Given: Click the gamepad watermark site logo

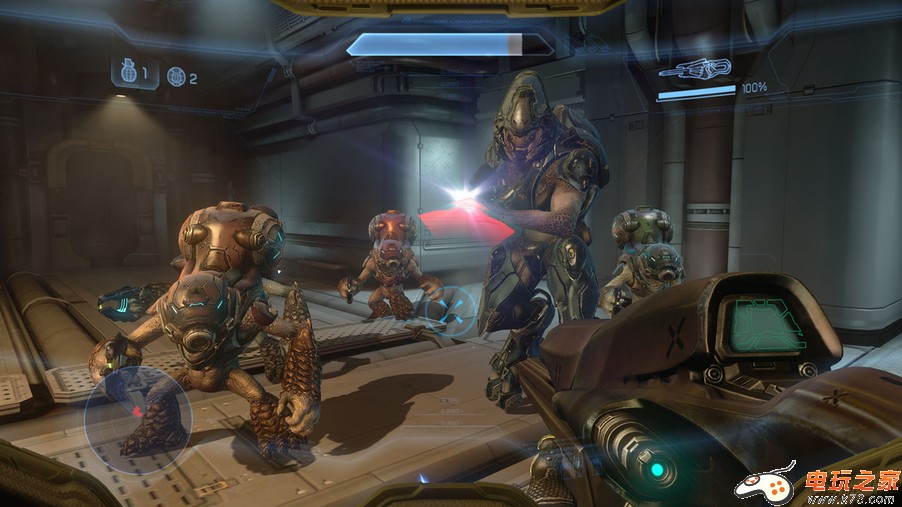Looking at the screenshot, I should click(x=766, y=484).
